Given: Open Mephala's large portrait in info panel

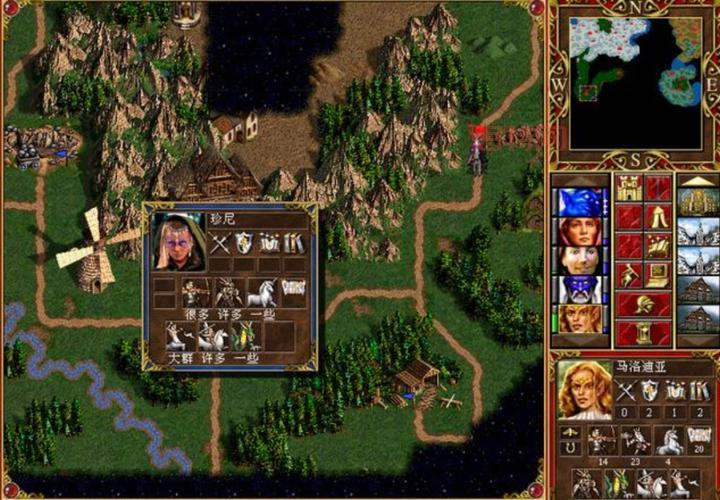Looking at the screenshot, I should pyautogui.click(x=585, y=388).
